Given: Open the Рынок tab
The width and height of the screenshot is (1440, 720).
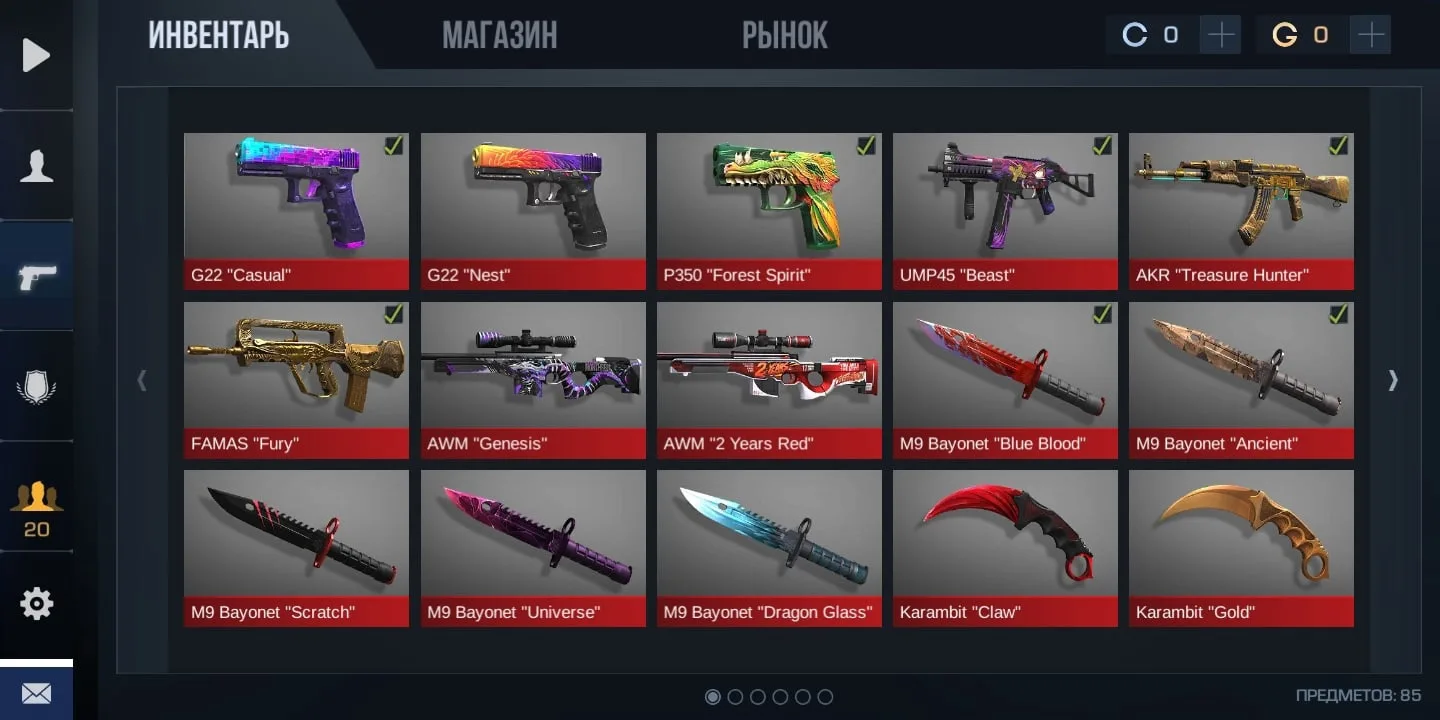Looking at the screenshot, I should [x=784, y=36].
